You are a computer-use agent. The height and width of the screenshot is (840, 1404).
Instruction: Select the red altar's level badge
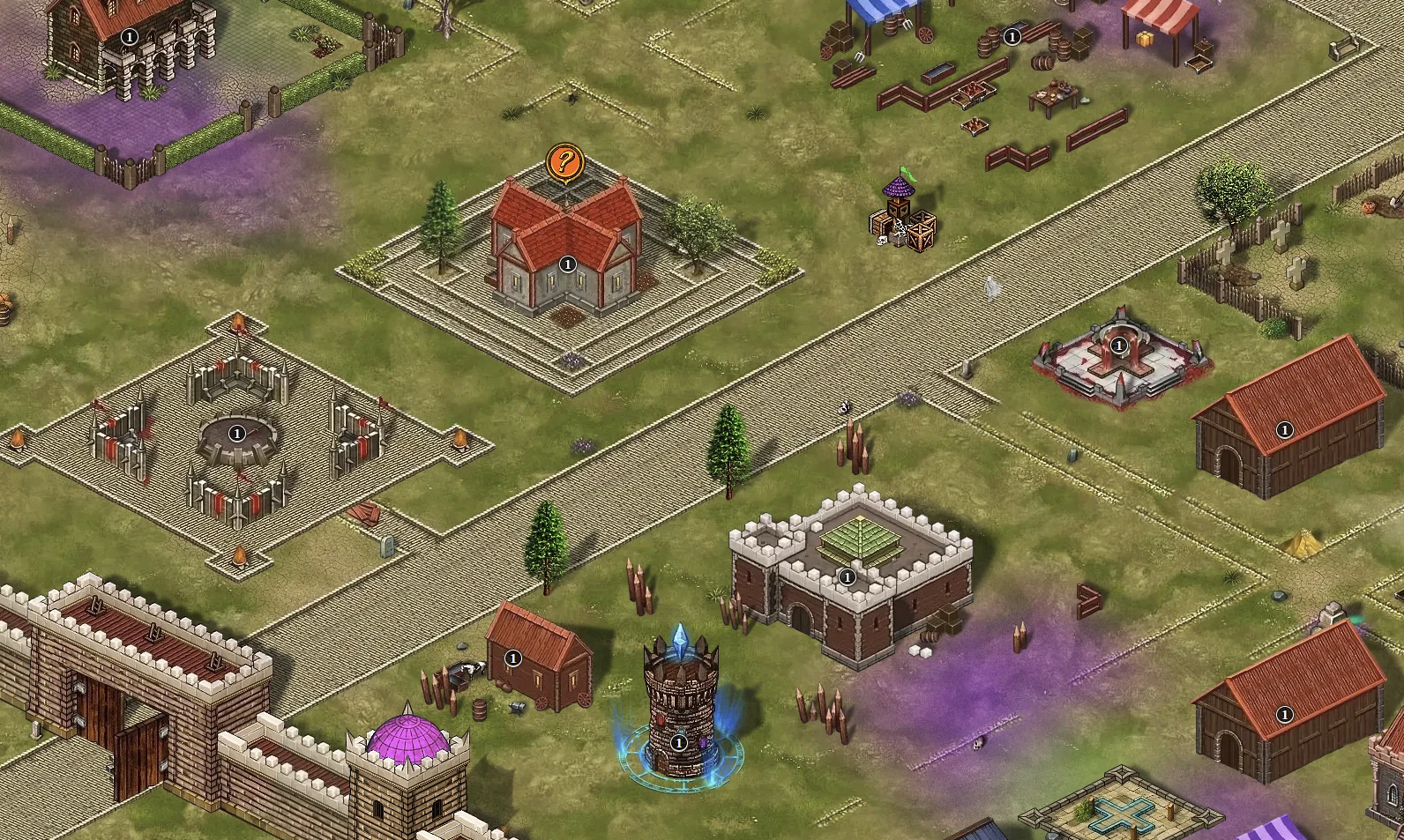coord(1119,346)
